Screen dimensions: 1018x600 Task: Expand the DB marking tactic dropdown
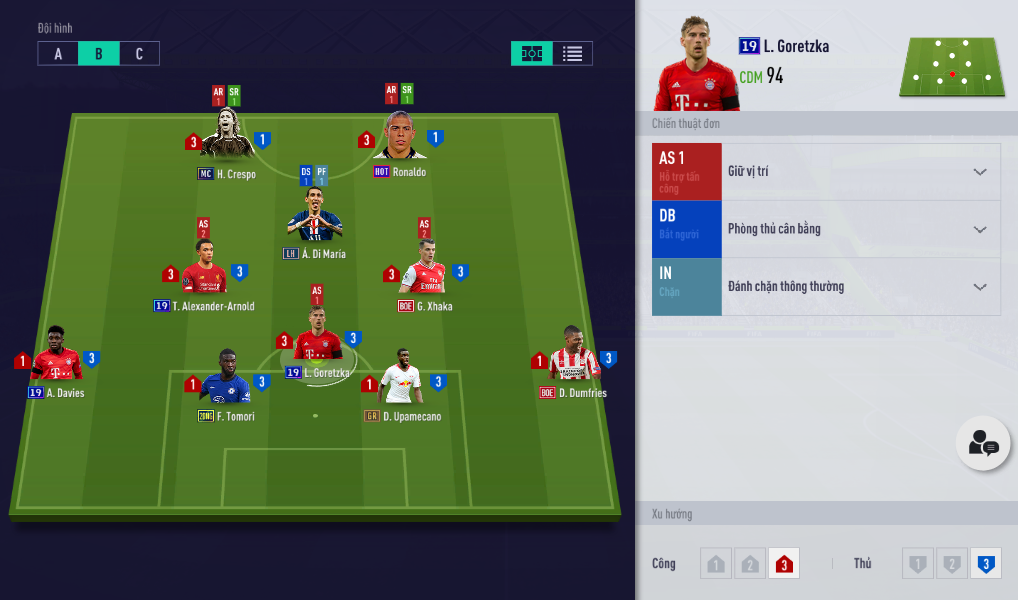click(980, 229)
